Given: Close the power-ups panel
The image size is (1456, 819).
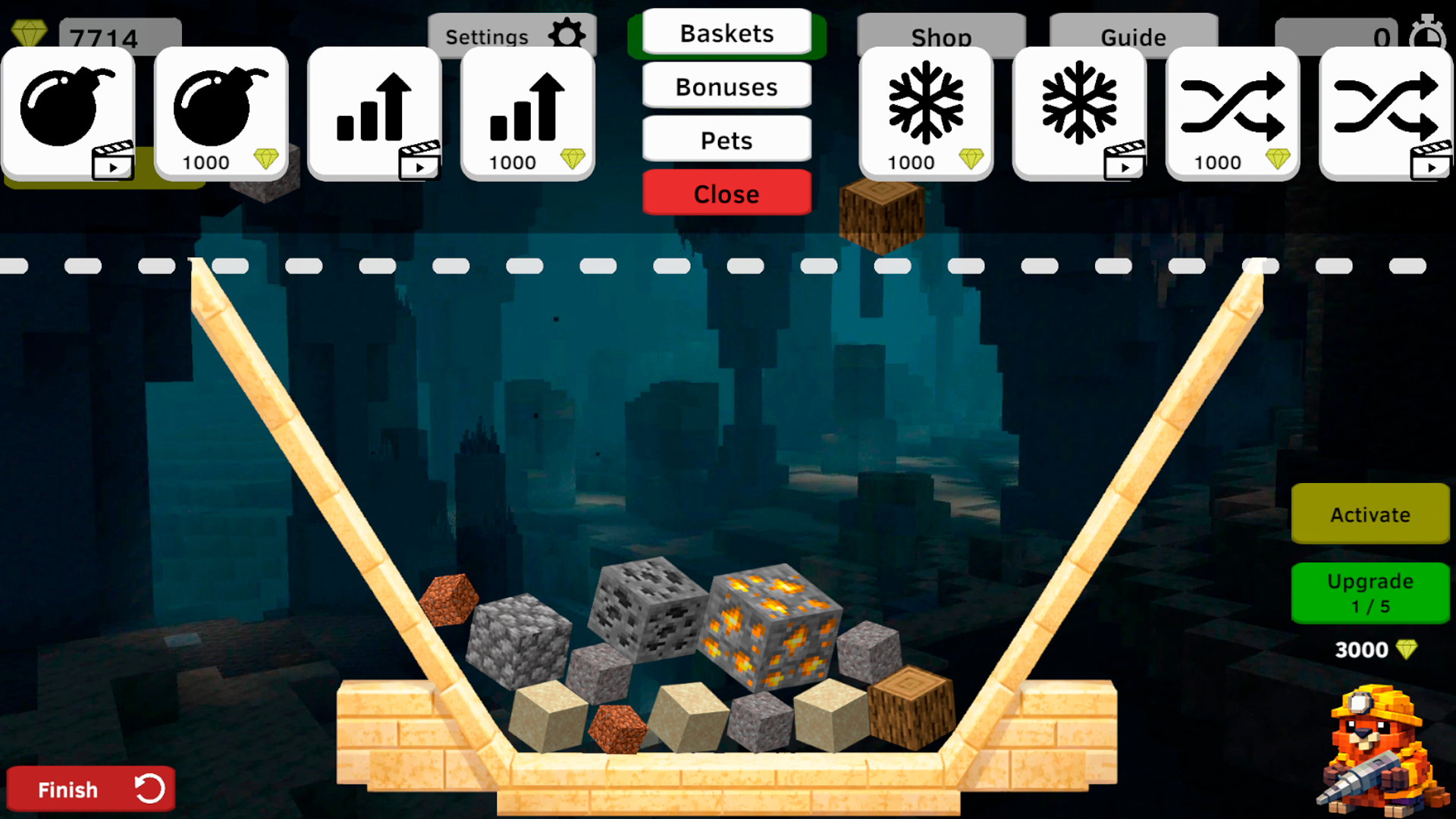Looking at the screenshot, I should click(x=726, y=193).
